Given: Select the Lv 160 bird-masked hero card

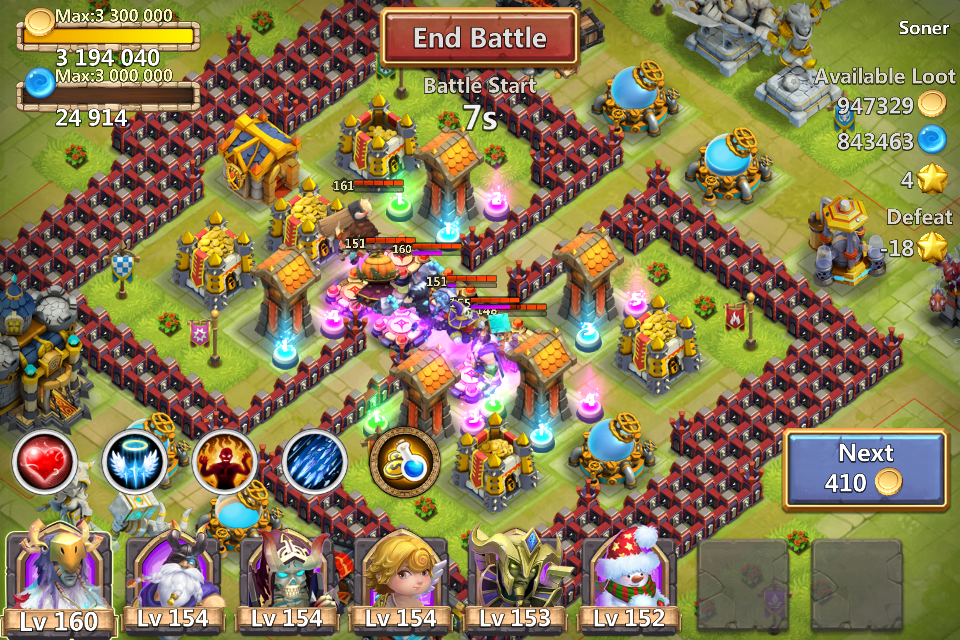Looking at the screenshot, I should (60, 582).
